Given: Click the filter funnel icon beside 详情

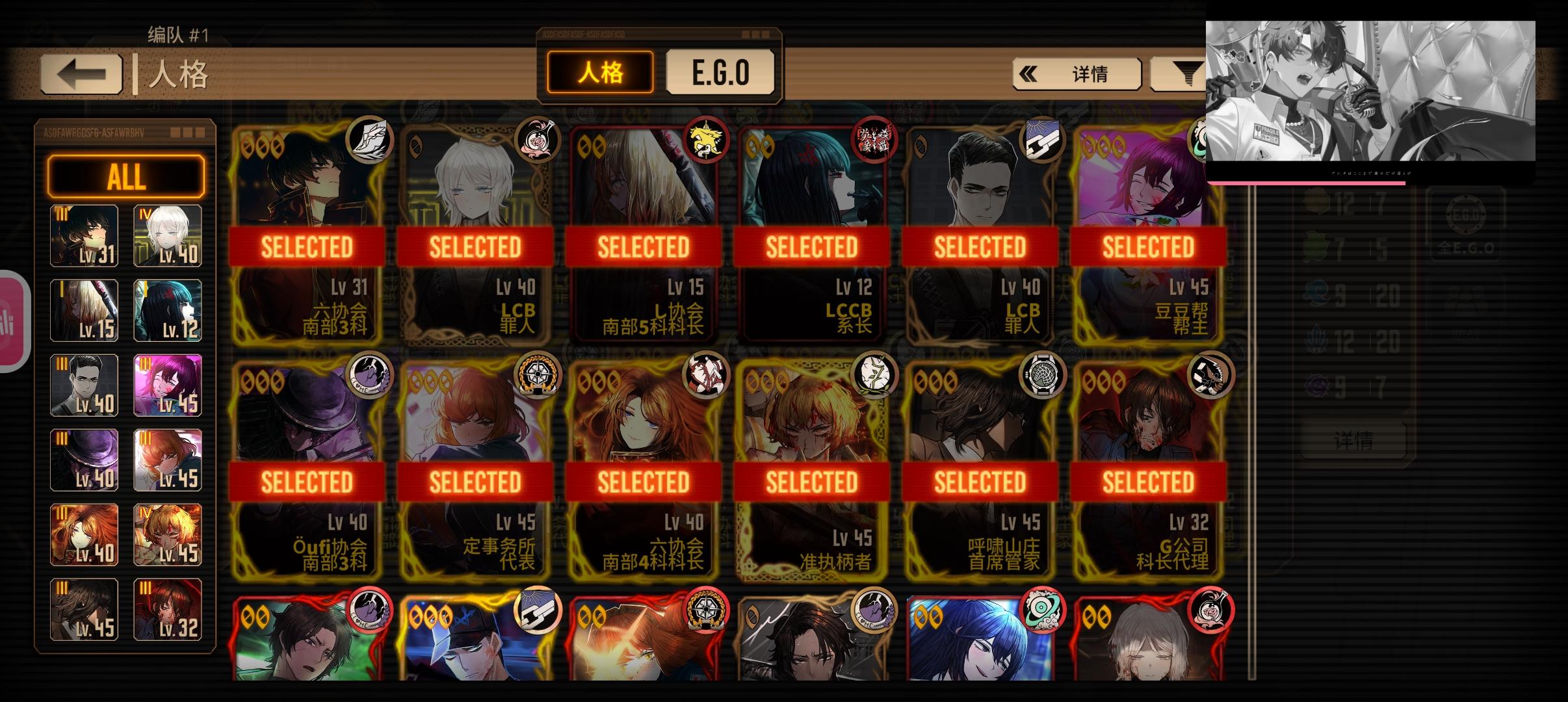Looking at the screenshot, I should pos(1190,73).
